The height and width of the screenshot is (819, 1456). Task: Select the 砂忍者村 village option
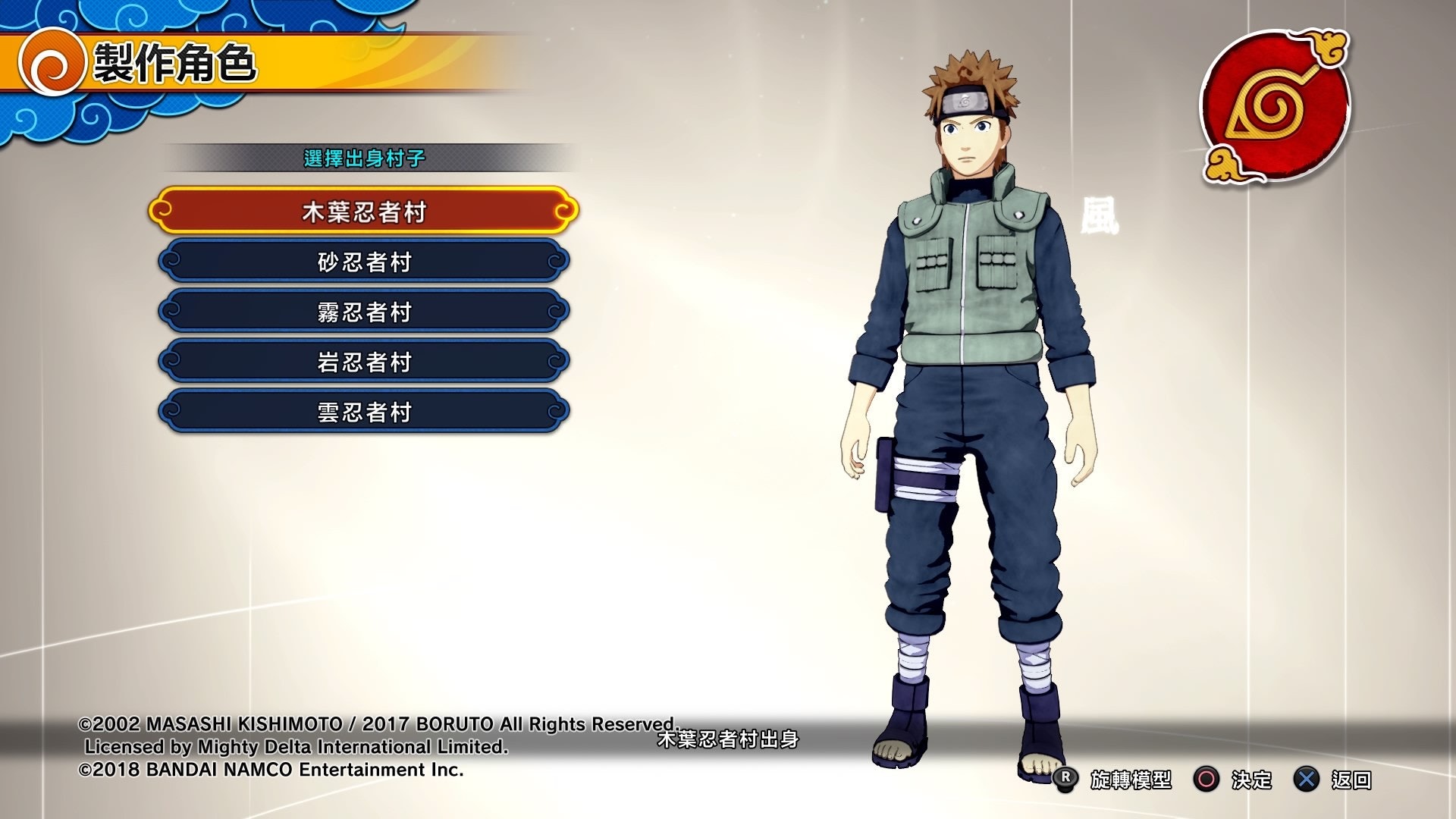tap(362, 262)
